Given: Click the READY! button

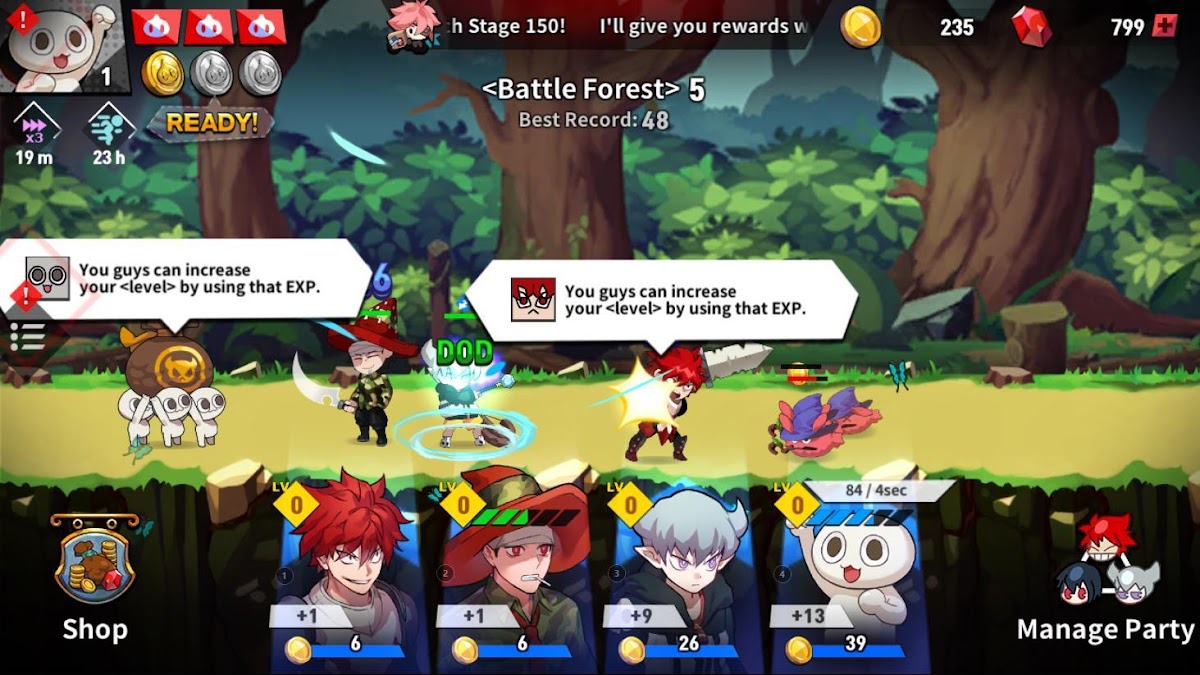Looking at the screenshot, I should click(x=212, y=123).
